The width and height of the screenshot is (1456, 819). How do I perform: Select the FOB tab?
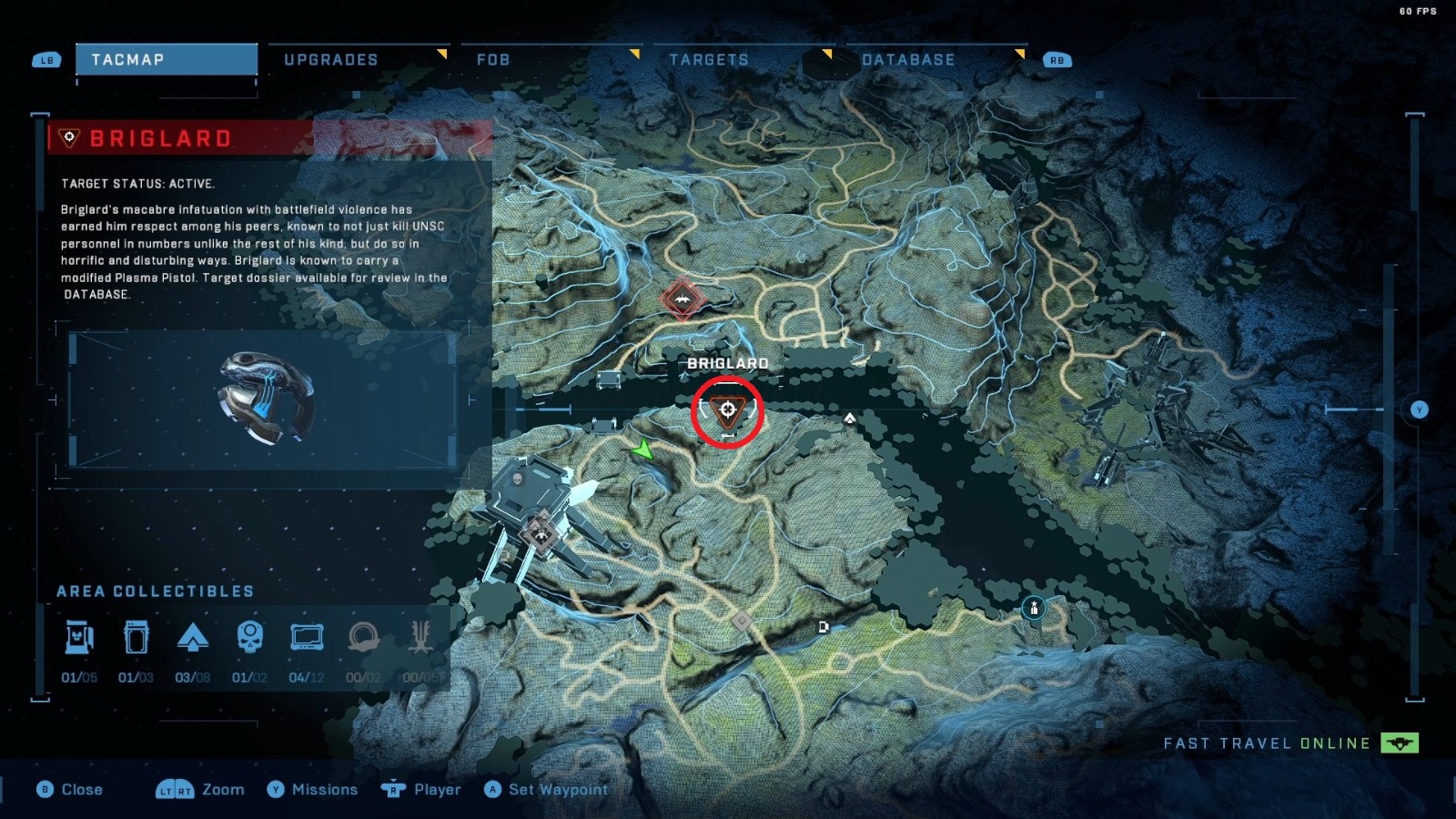(x=492, y=59)
